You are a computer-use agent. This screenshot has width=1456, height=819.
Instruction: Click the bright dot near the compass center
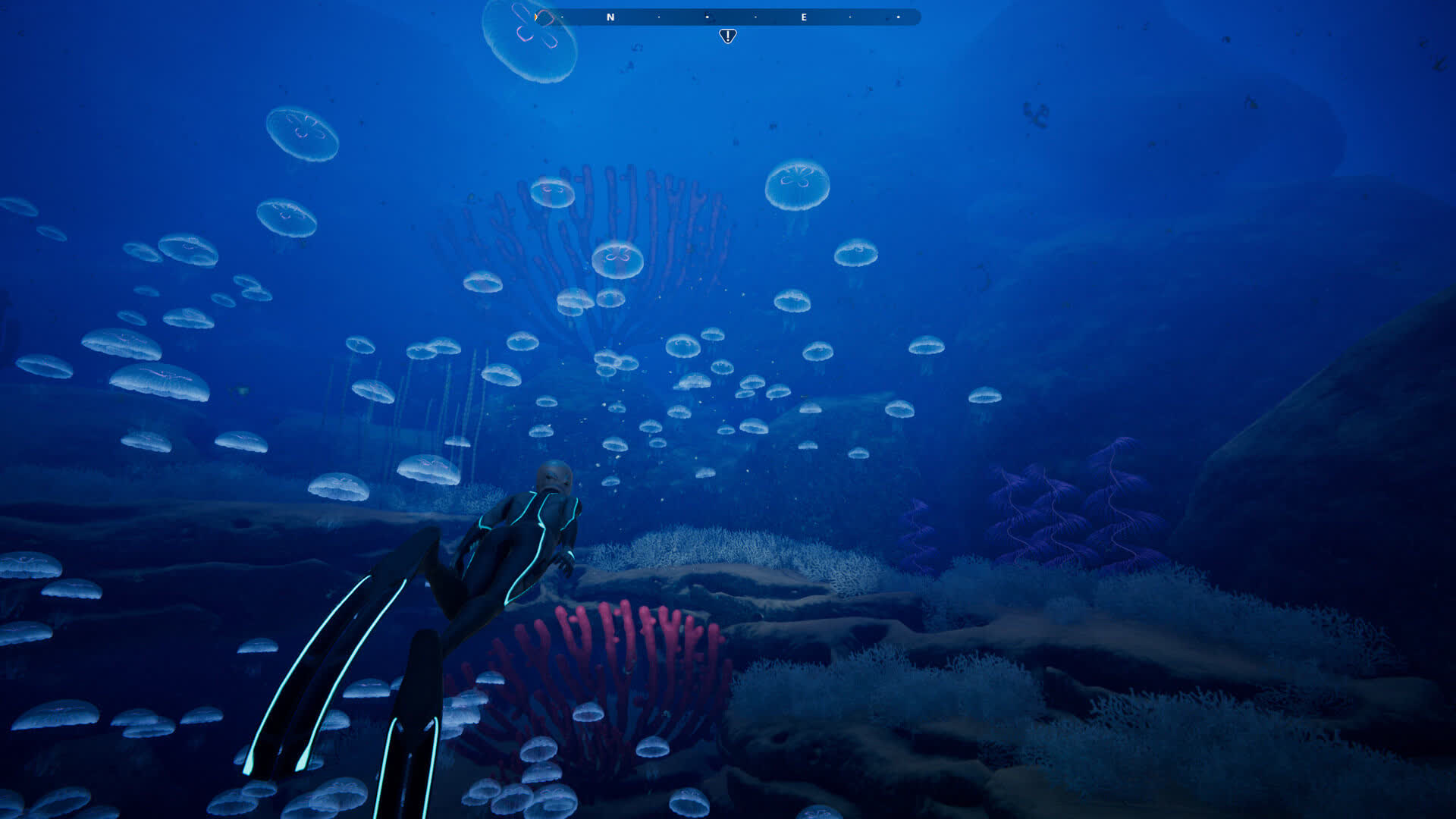(708, 17)
